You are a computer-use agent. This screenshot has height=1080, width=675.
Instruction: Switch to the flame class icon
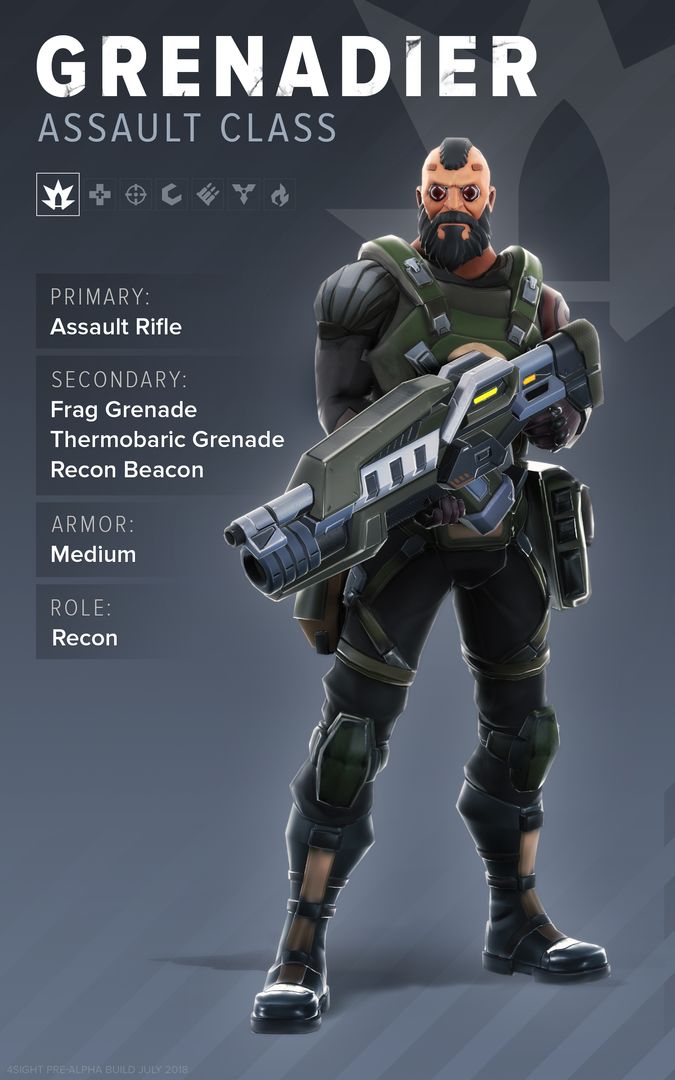[279, 195]
